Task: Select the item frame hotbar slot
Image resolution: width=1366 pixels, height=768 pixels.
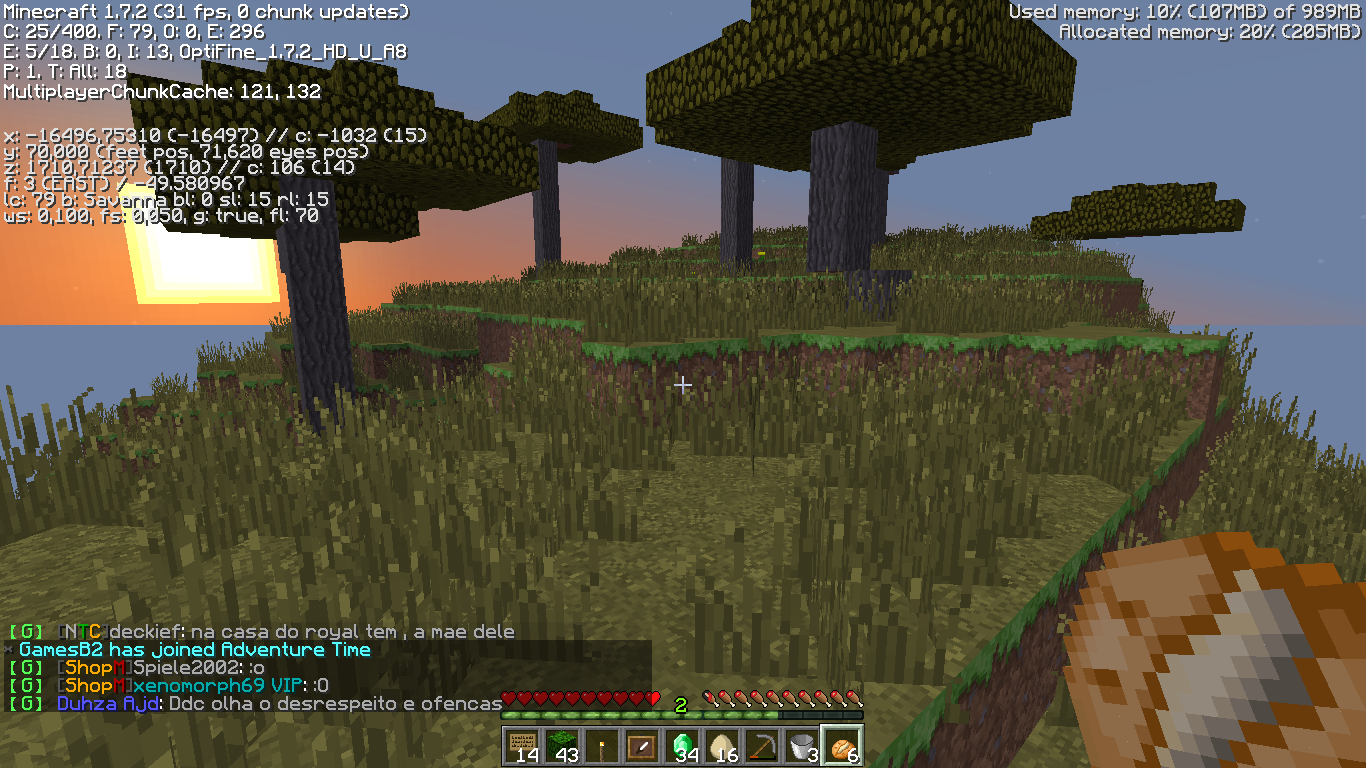Action: click(x=642, y=745)
